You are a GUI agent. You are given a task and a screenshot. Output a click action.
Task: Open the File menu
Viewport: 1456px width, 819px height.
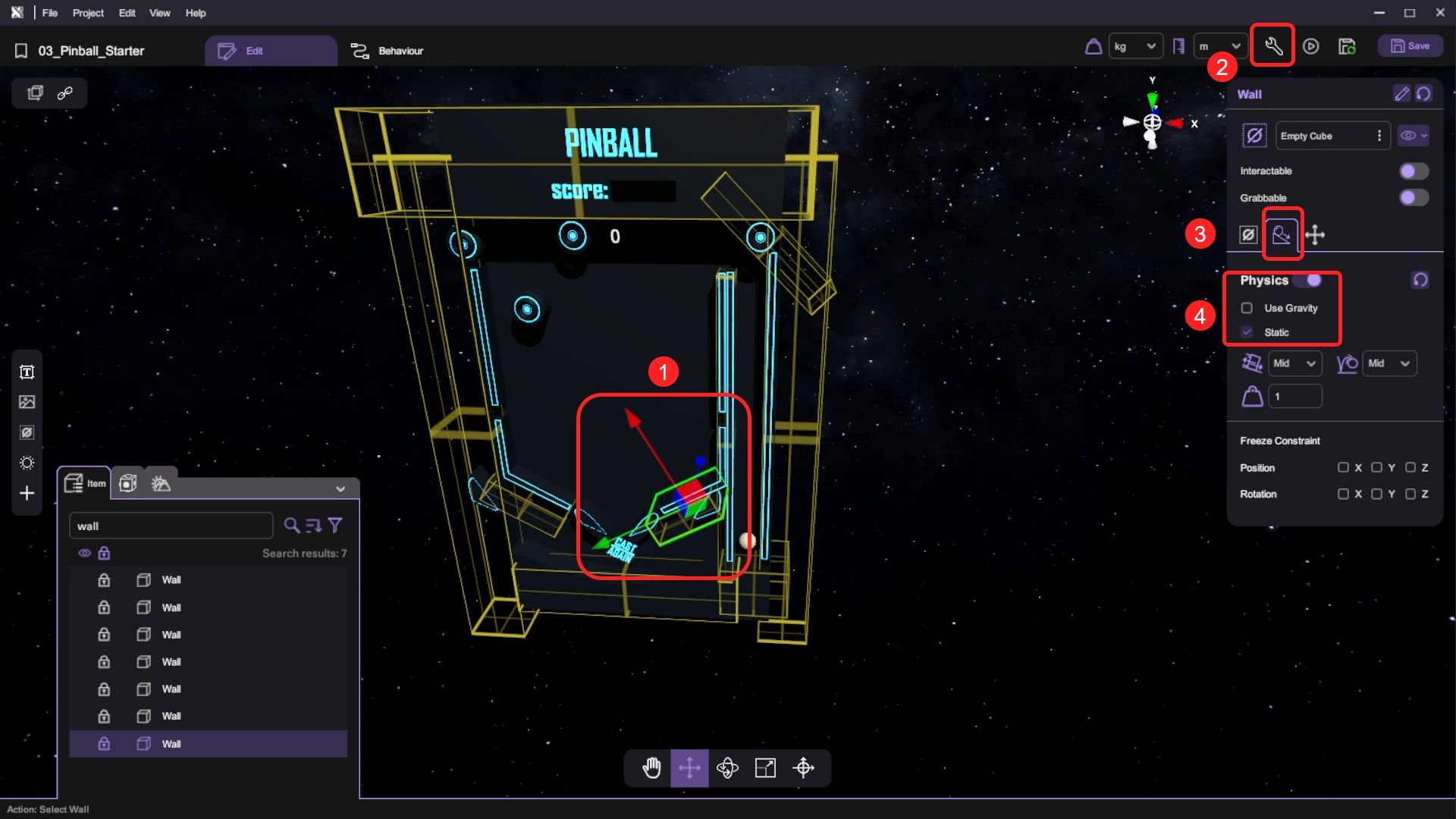point(49,13)
